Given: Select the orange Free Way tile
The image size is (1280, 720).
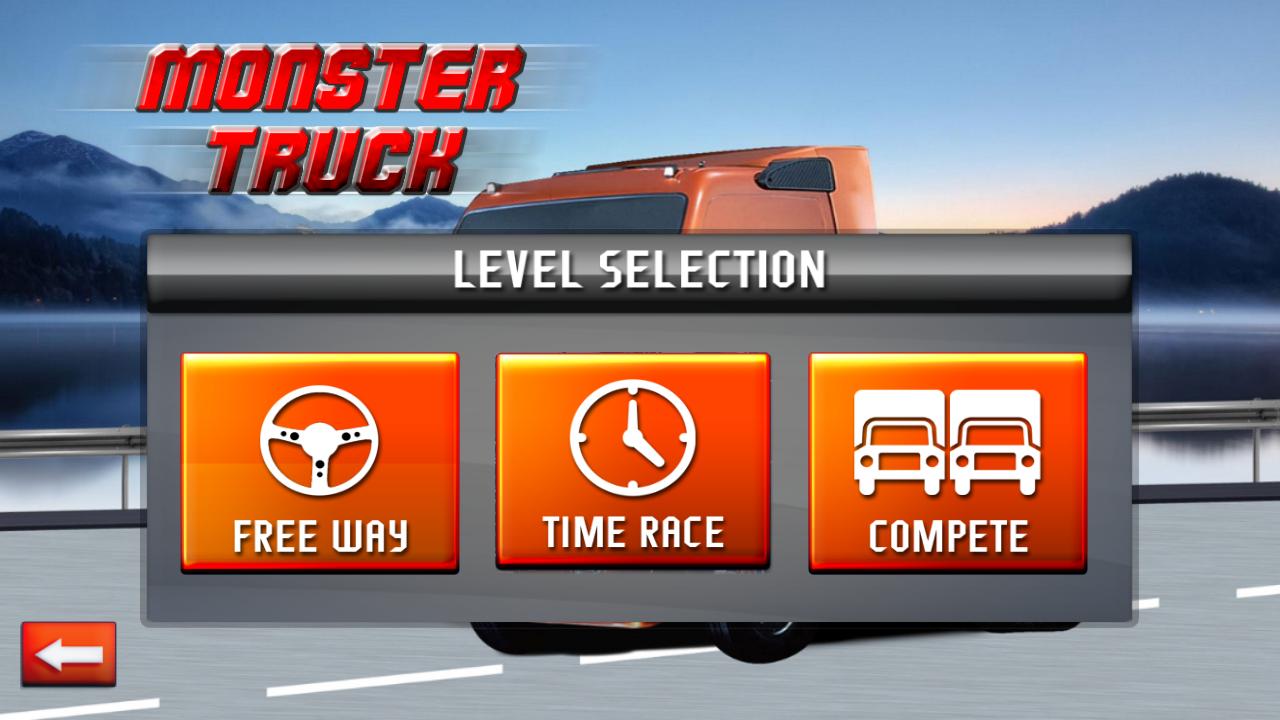Looking at the screenshot, I should 318,460.
